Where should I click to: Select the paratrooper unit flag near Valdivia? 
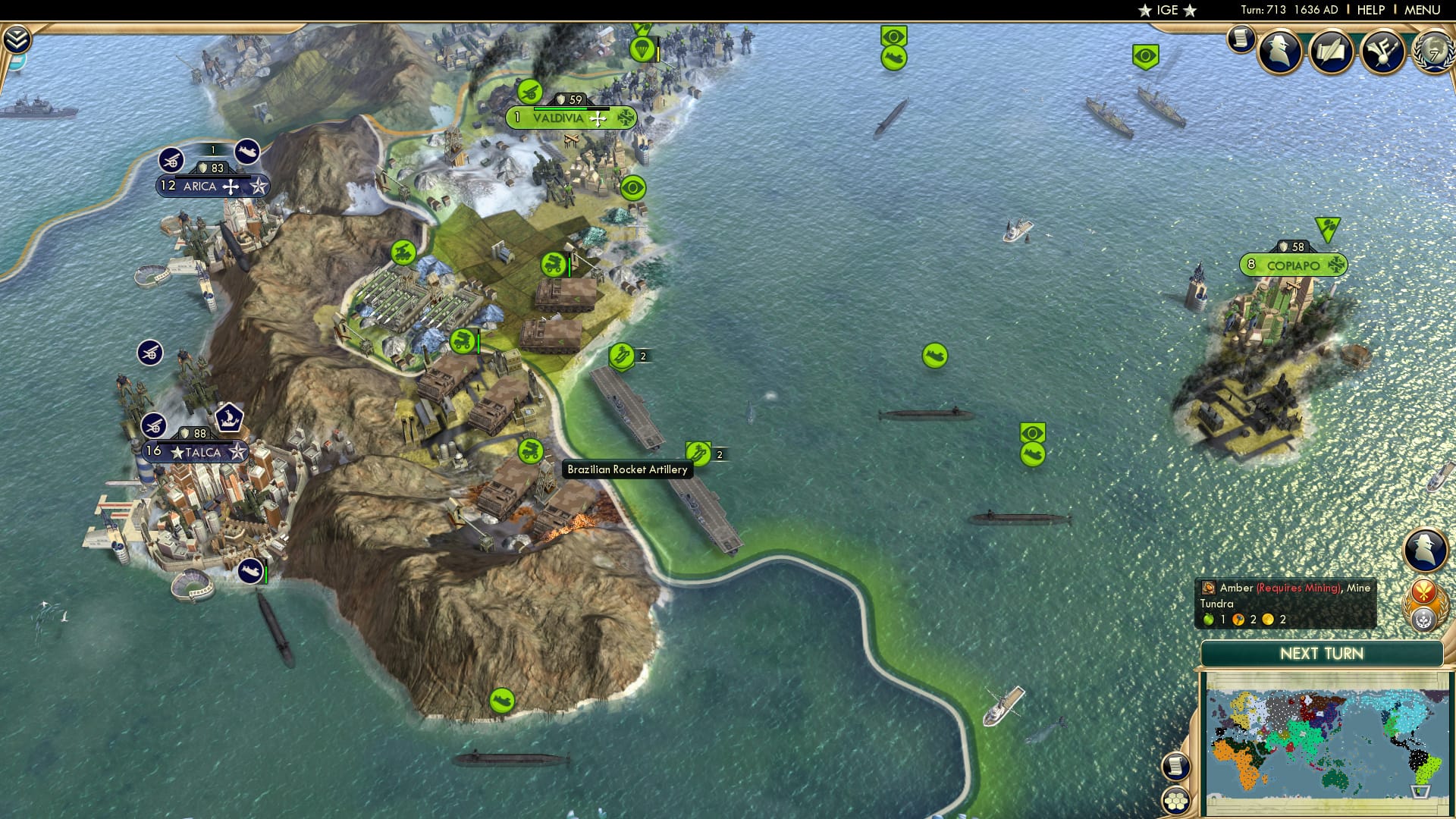point(641,51)
